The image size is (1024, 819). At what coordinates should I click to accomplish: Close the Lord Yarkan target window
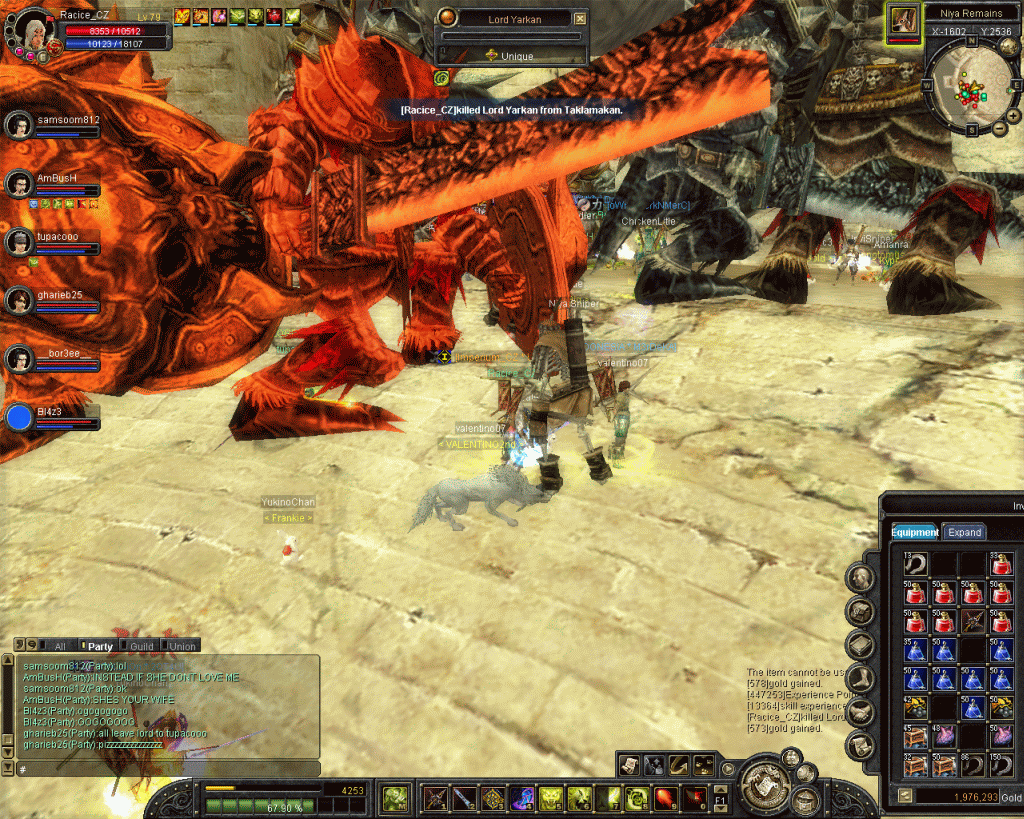point(581,19)
